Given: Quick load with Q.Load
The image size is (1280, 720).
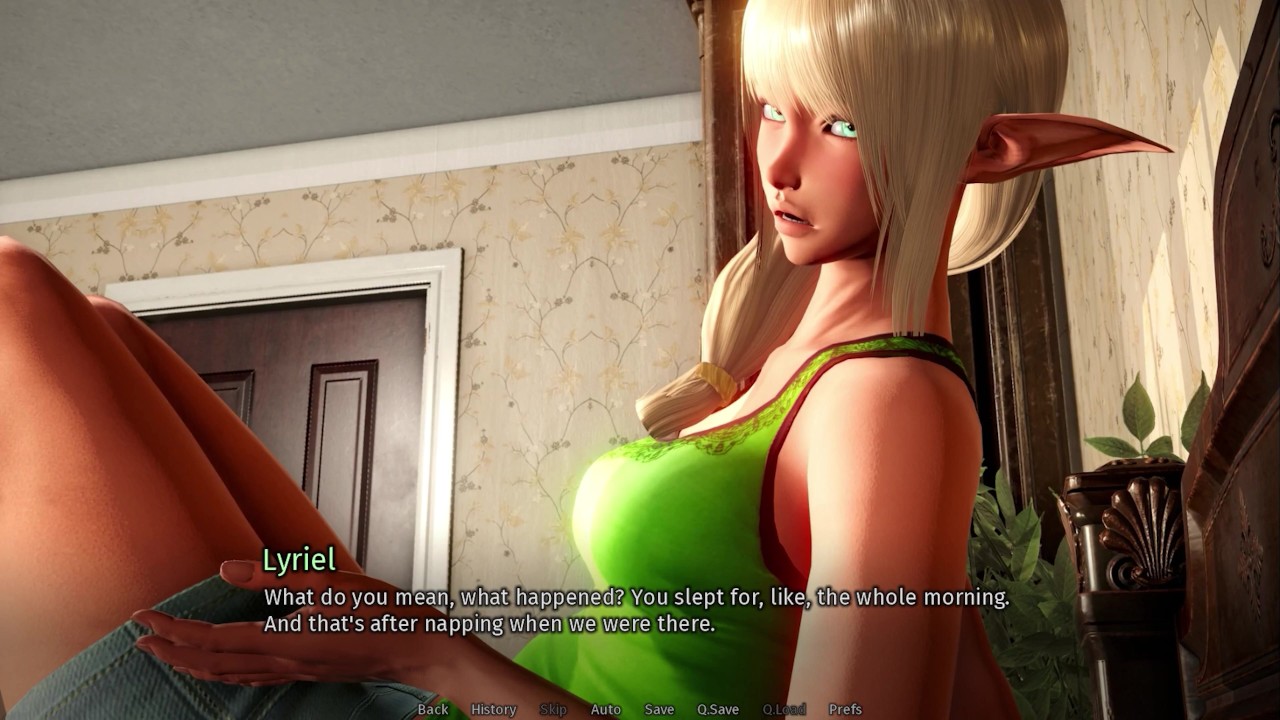Looking at the screenshot, I should [x=784, y=709].
